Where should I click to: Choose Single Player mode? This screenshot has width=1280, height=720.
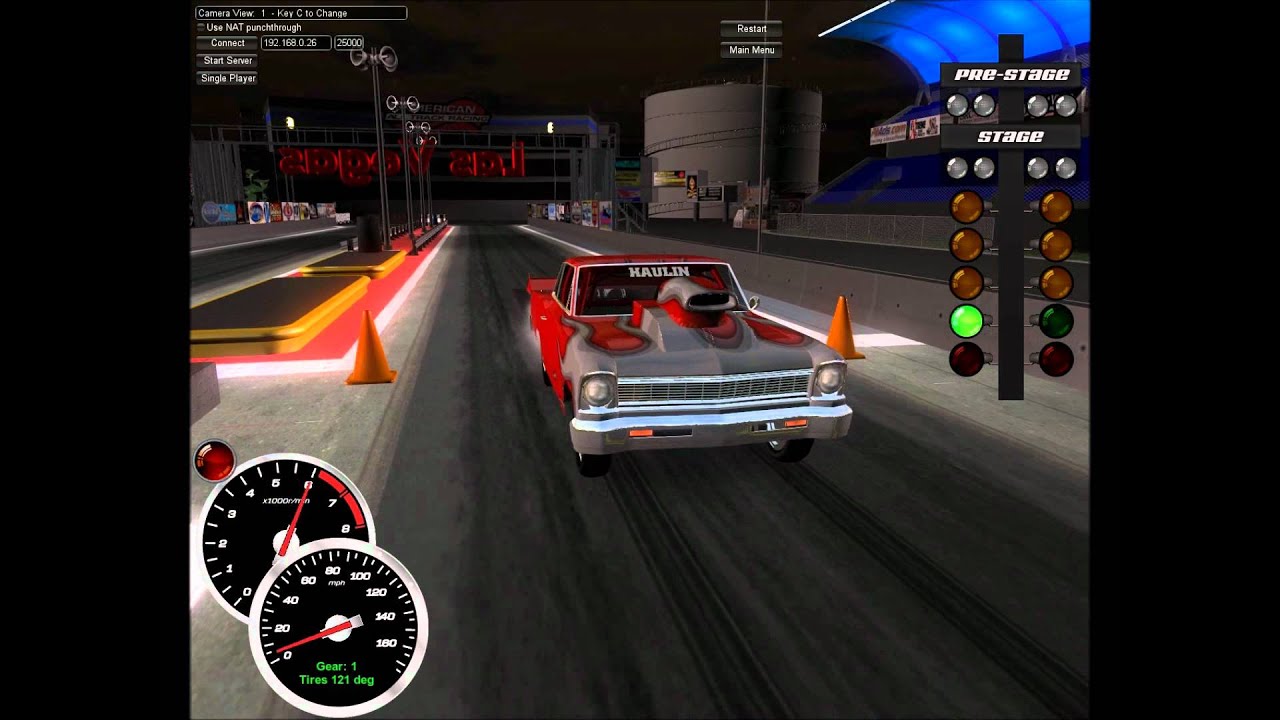tap(228, 78)
